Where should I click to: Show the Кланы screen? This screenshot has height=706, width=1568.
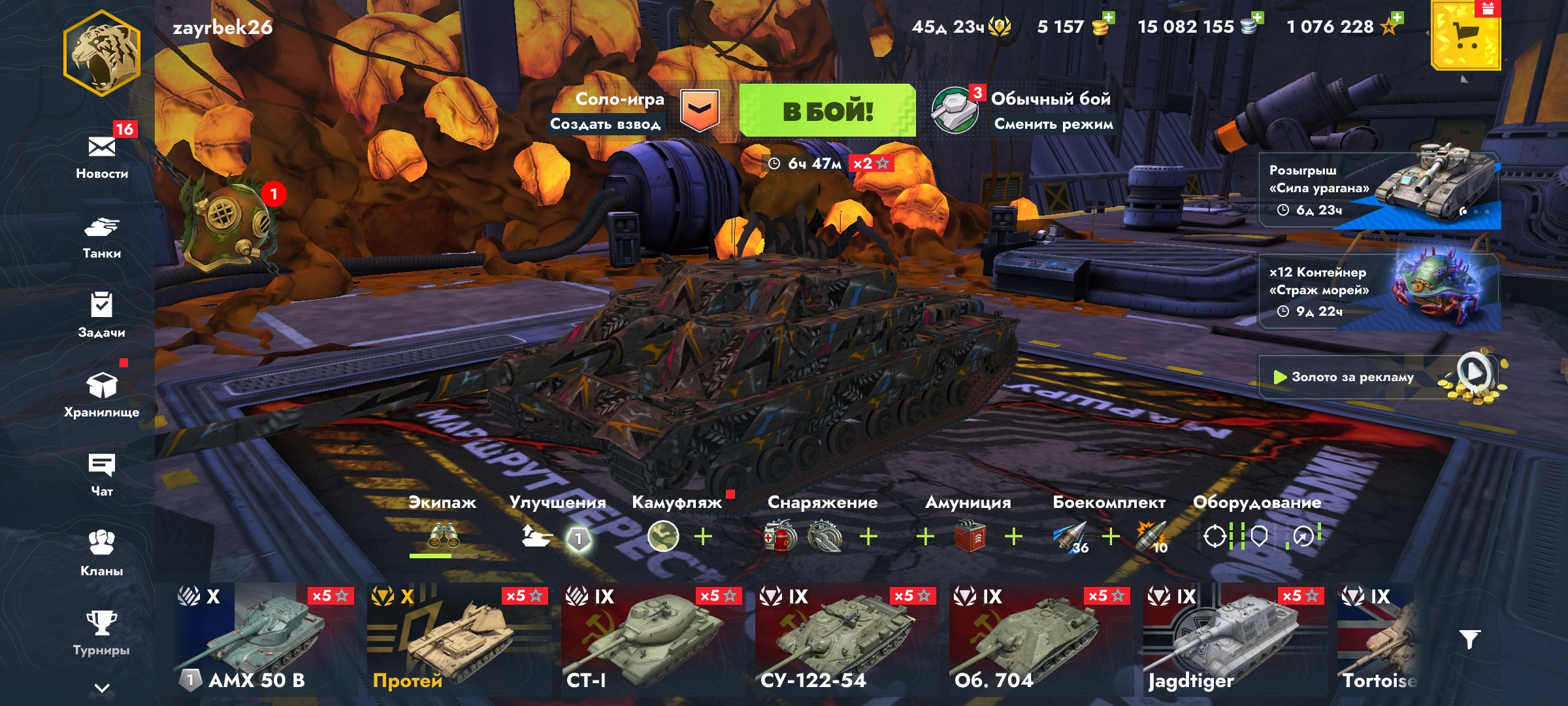coord(102,553)
